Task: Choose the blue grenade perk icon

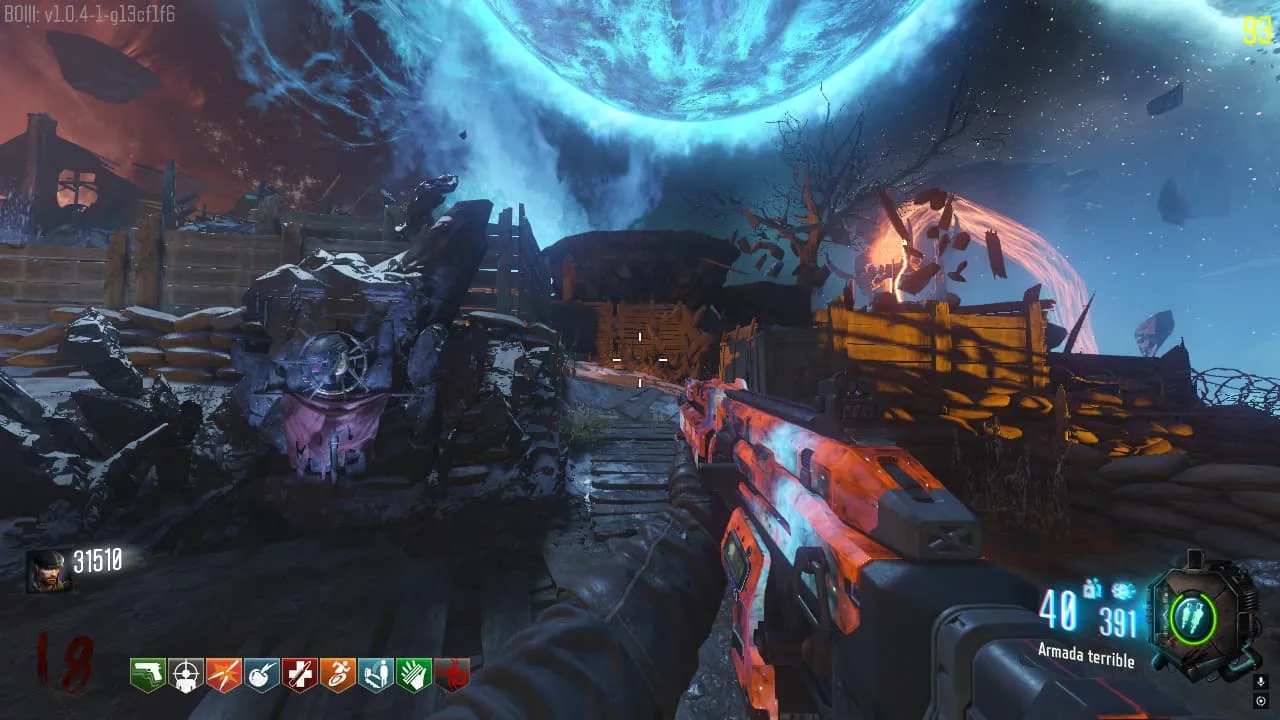Action: (262, 675)
